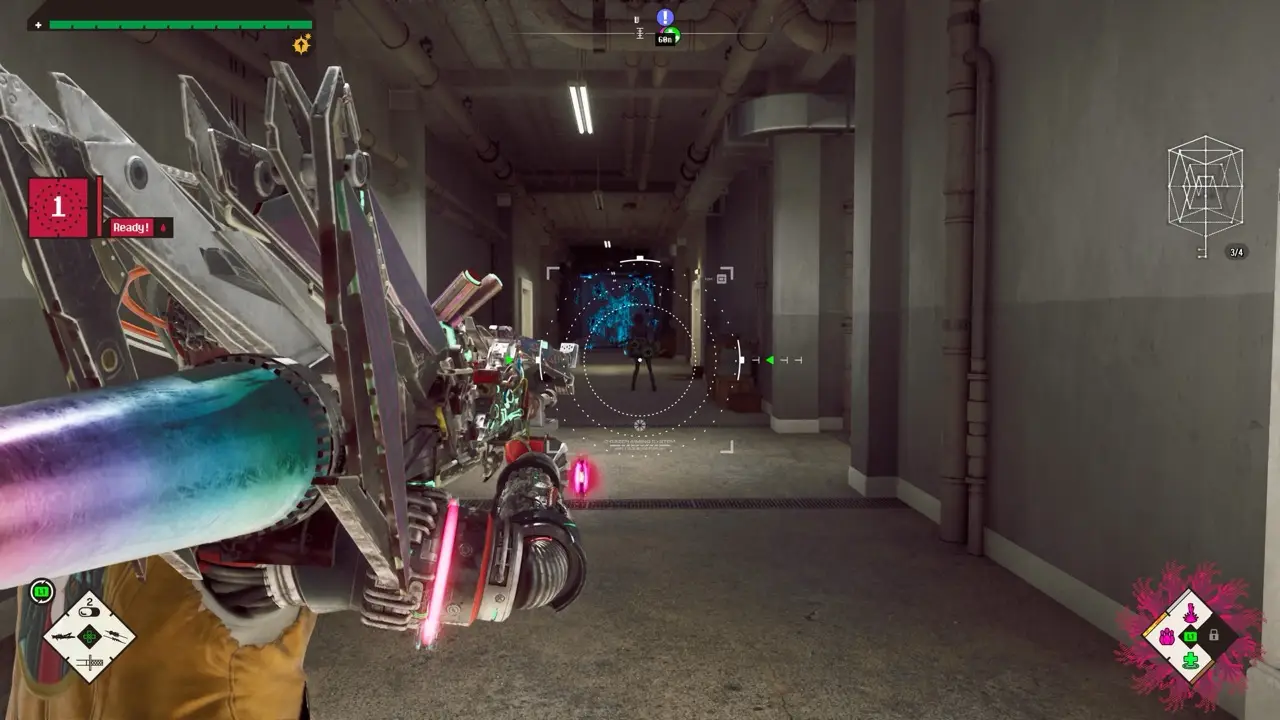Select the red number 1 ability card
1280x720 pixels.
59,207
